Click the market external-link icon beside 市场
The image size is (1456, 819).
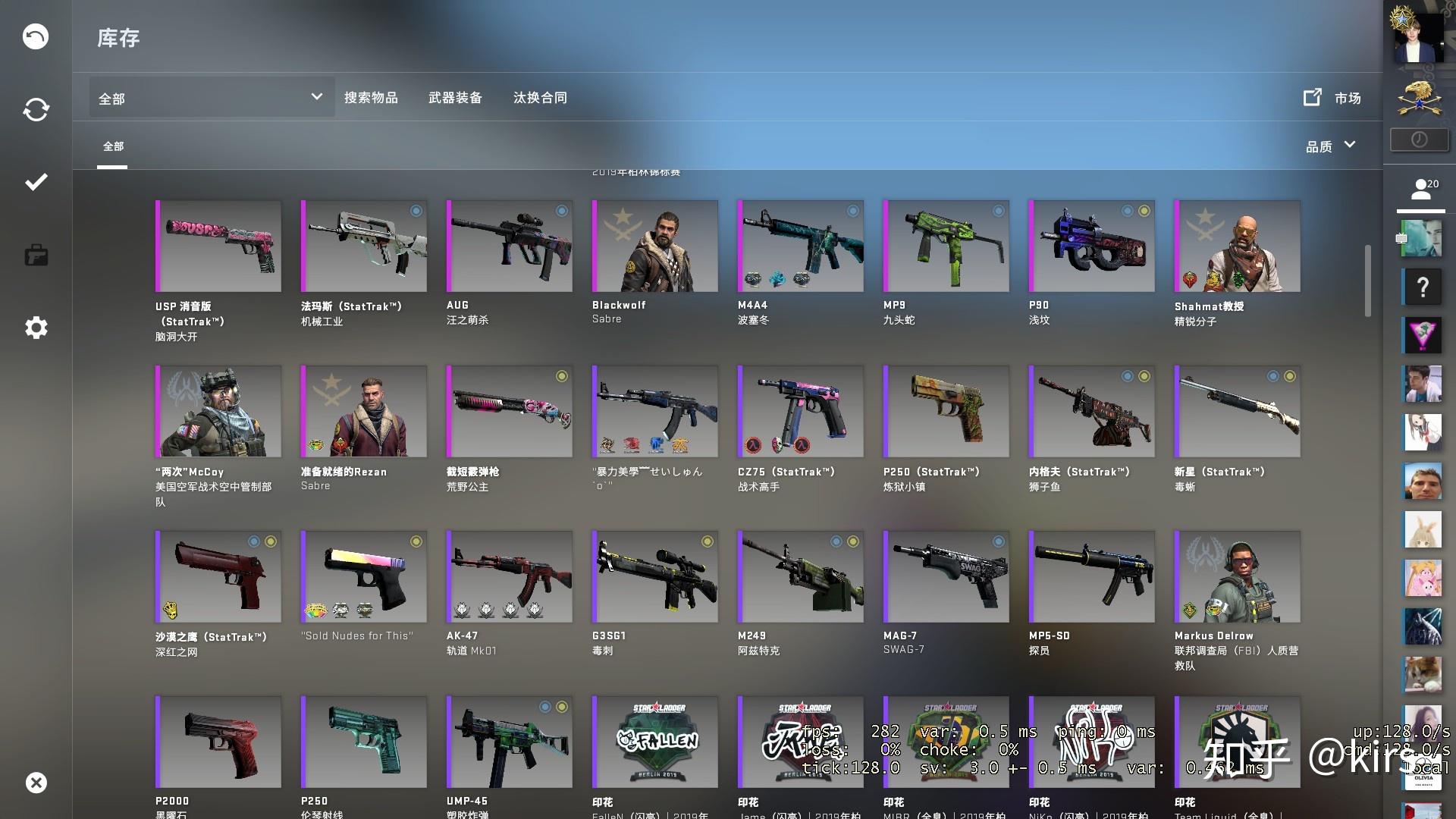point(1312,97)
